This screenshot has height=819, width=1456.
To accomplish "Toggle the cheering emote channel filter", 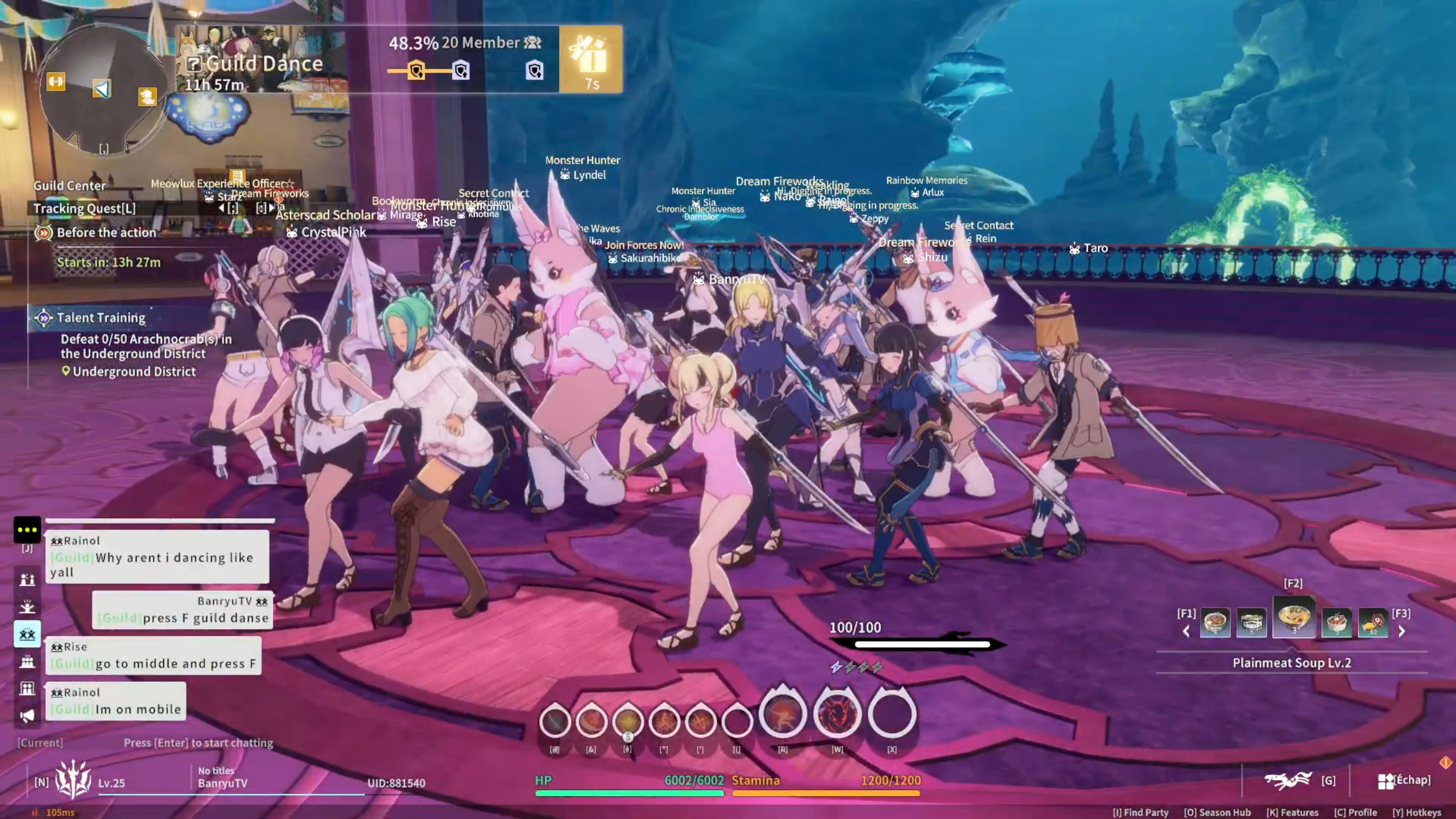I will tap(28, 606).
